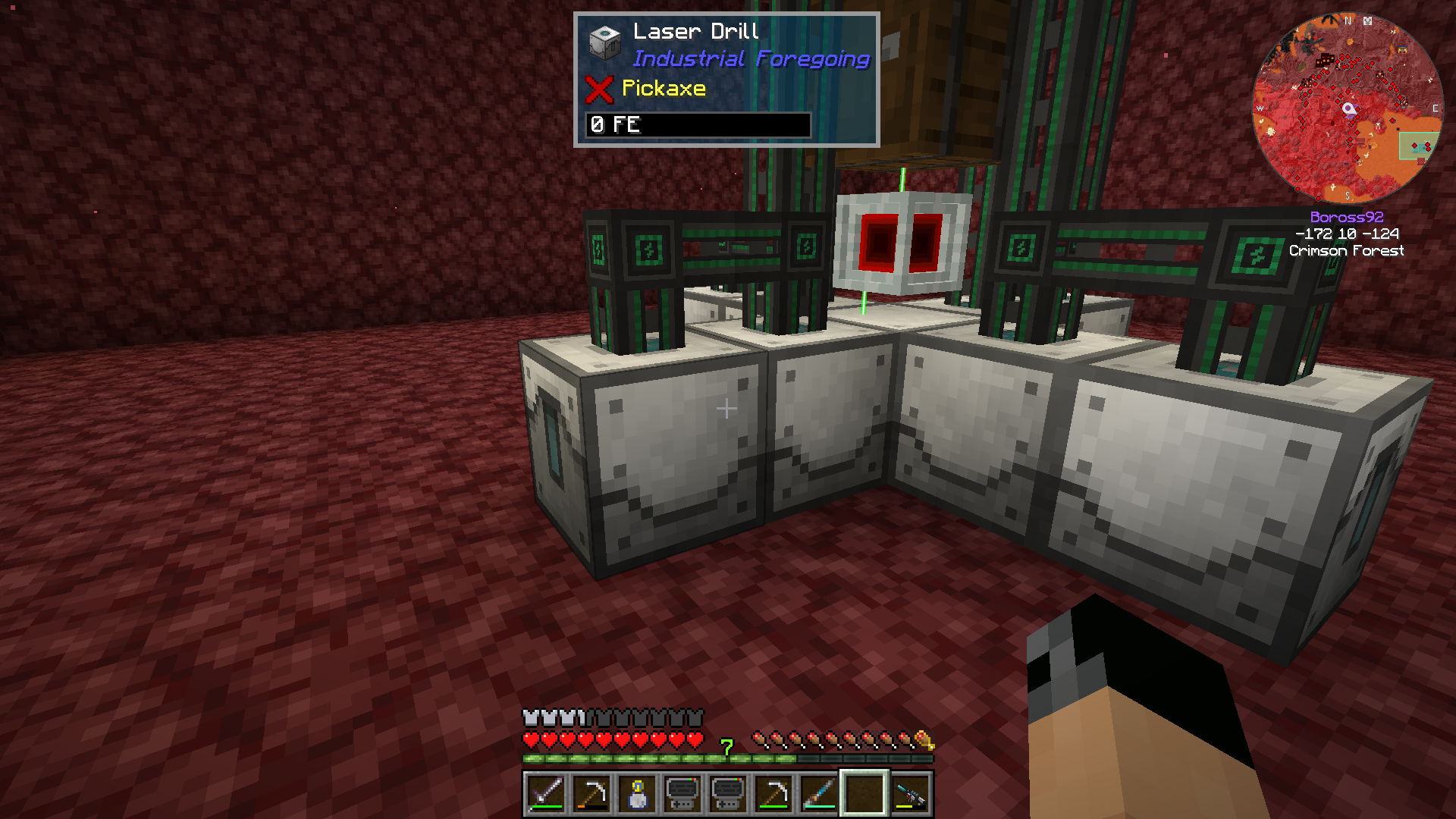Select the pickaxe in hotbar slot six
Image resolution: width=1456 pixels, height=819 pixels.
click(773, 794)
